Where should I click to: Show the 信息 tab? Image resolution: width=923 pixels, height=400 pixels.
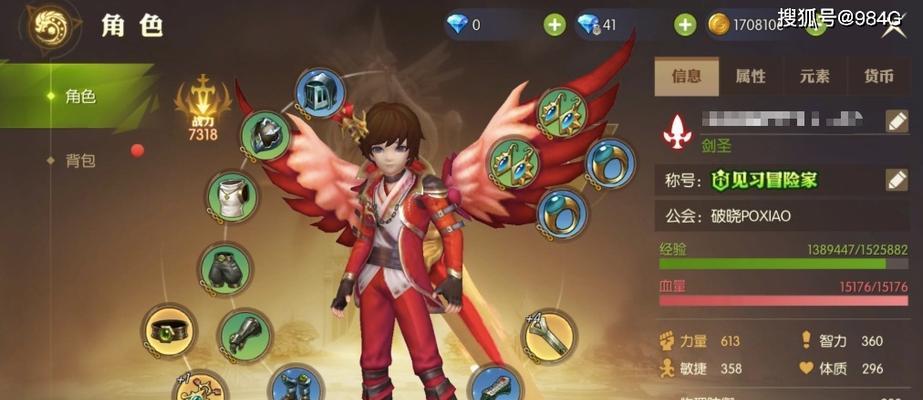tap(686, 76)
